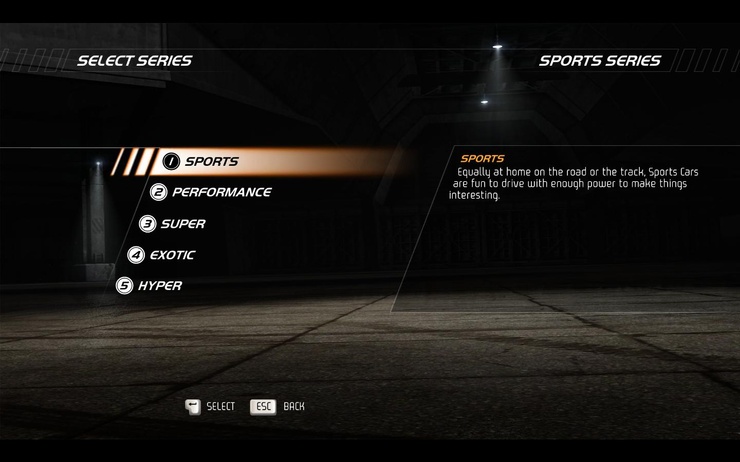Open the Exotic series
740x462 pixels.
(x=171, y=255)
